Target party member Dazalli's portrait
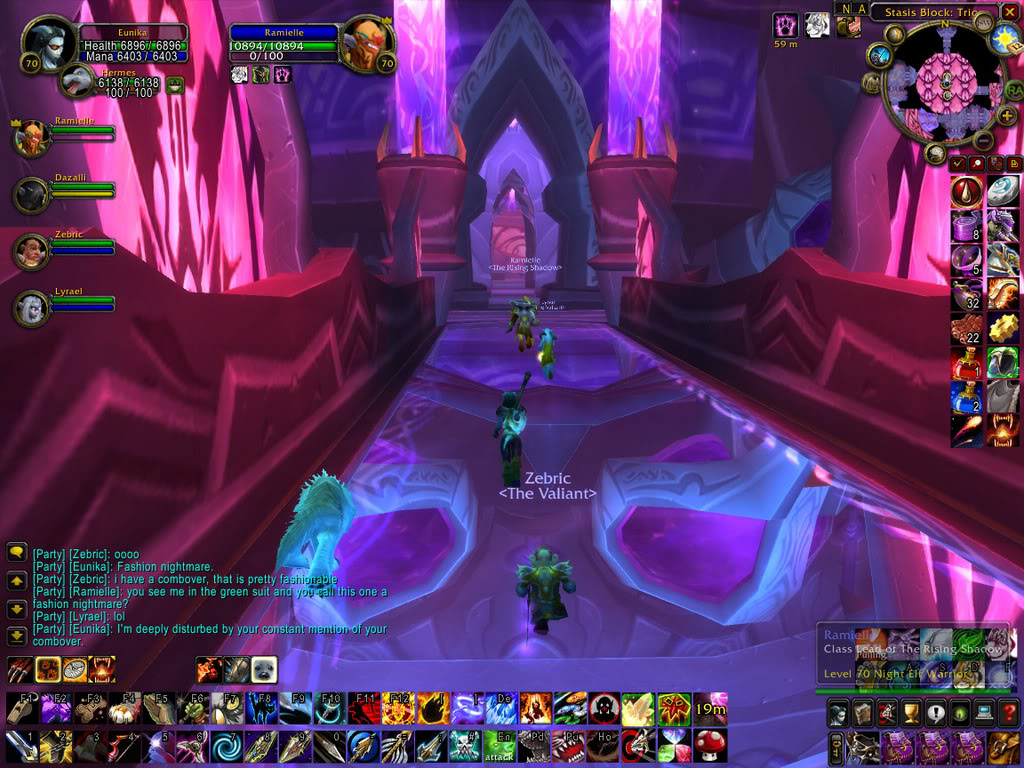The width and height of the screenshot is (1024, 768). pyautogui.click(x=31, y=195)
